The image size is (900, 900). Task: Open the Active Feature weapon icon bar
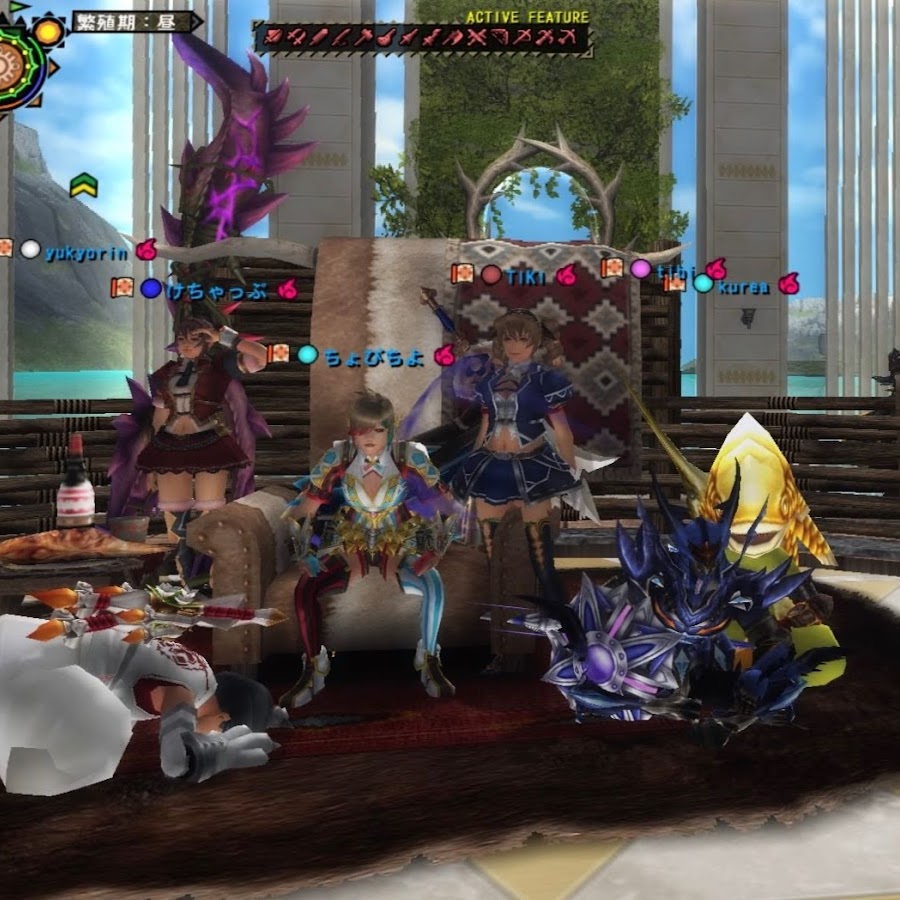click(x=420, y=39)
